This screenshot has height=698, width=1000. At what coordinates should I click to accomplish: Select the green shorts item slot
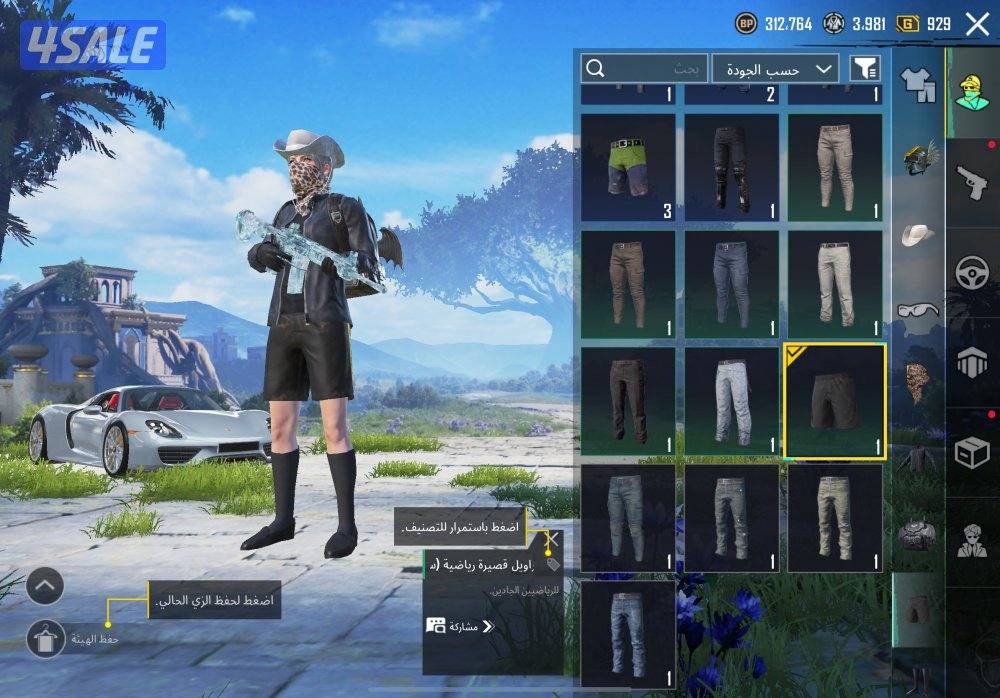628,167
